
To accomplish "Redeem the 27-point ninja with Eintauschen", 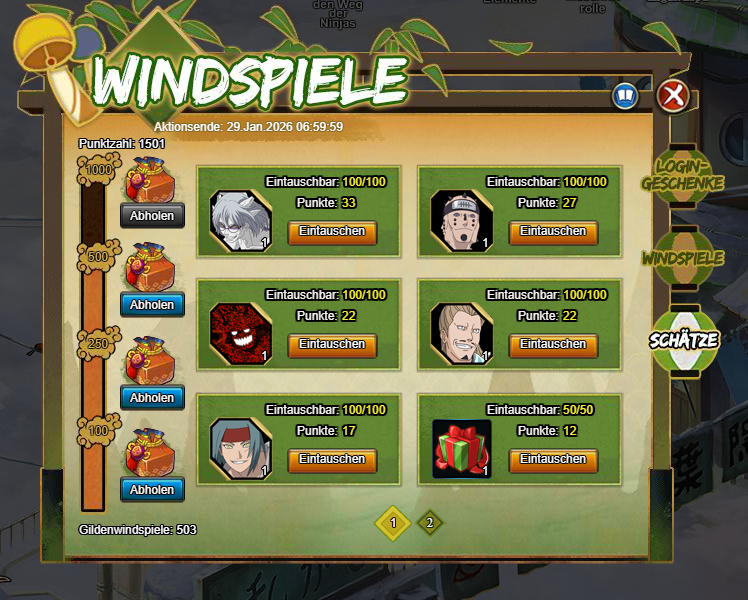I will point(553,232).
